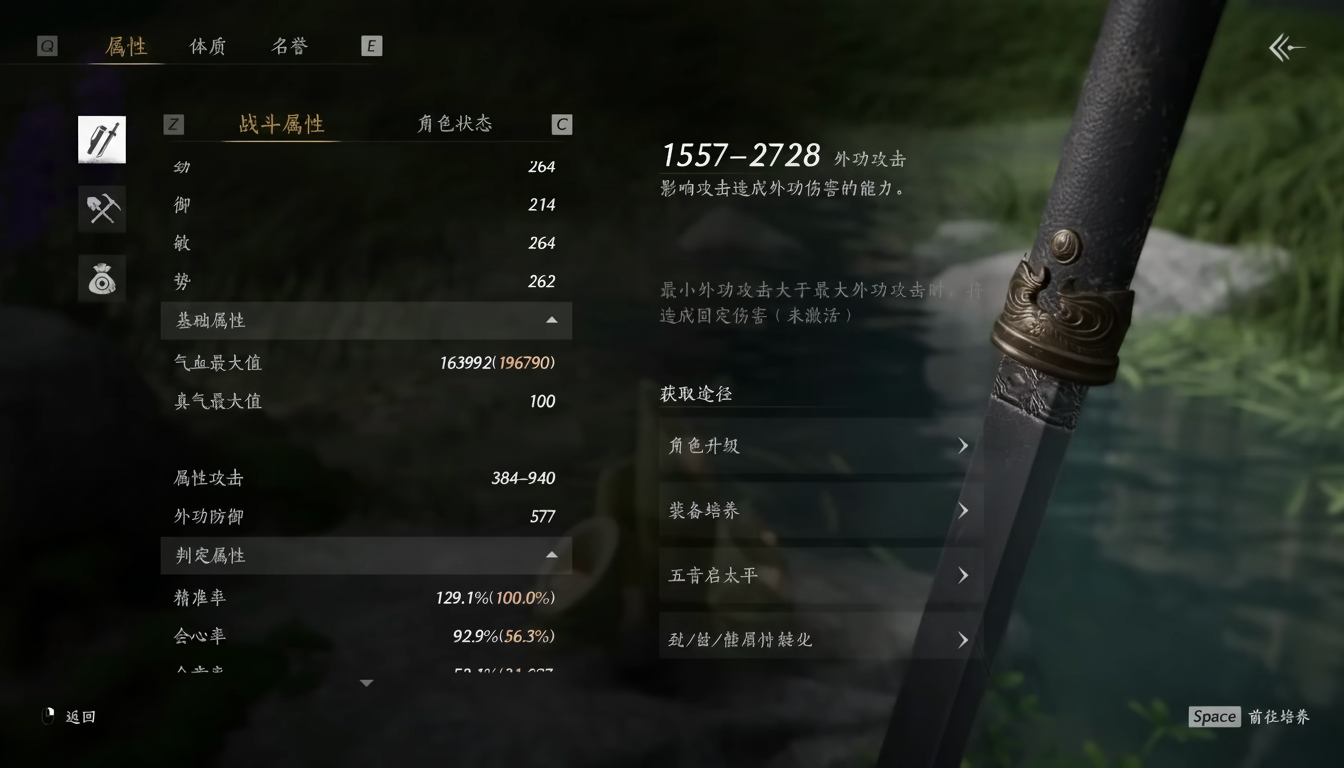The height and width of the screenshot is (768, 1344).
Task: Click the down scroll arrow below attributes list
Action: point(366,681)
